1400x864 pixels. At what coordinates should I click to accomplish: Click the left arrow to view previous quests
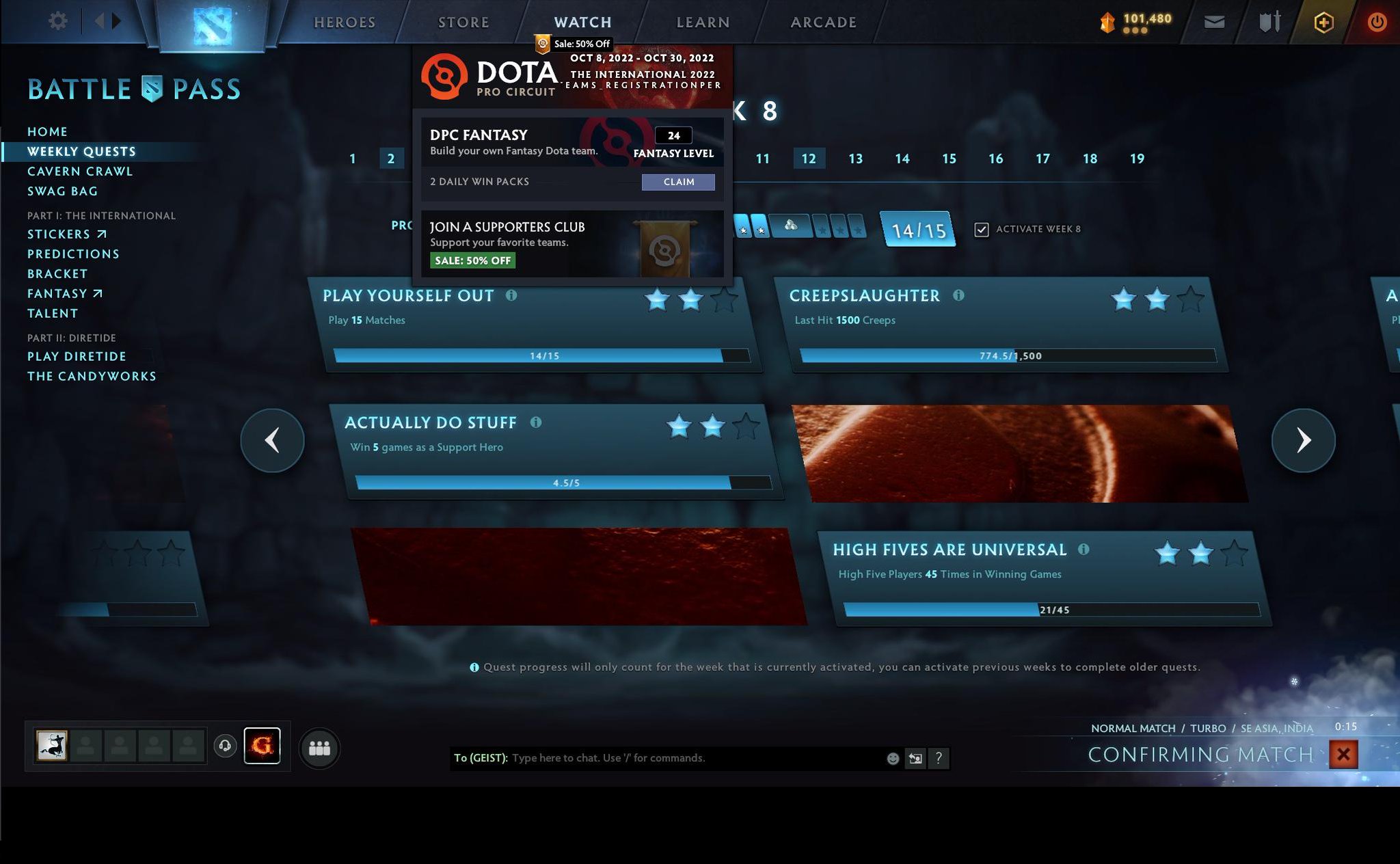(272, 440)
